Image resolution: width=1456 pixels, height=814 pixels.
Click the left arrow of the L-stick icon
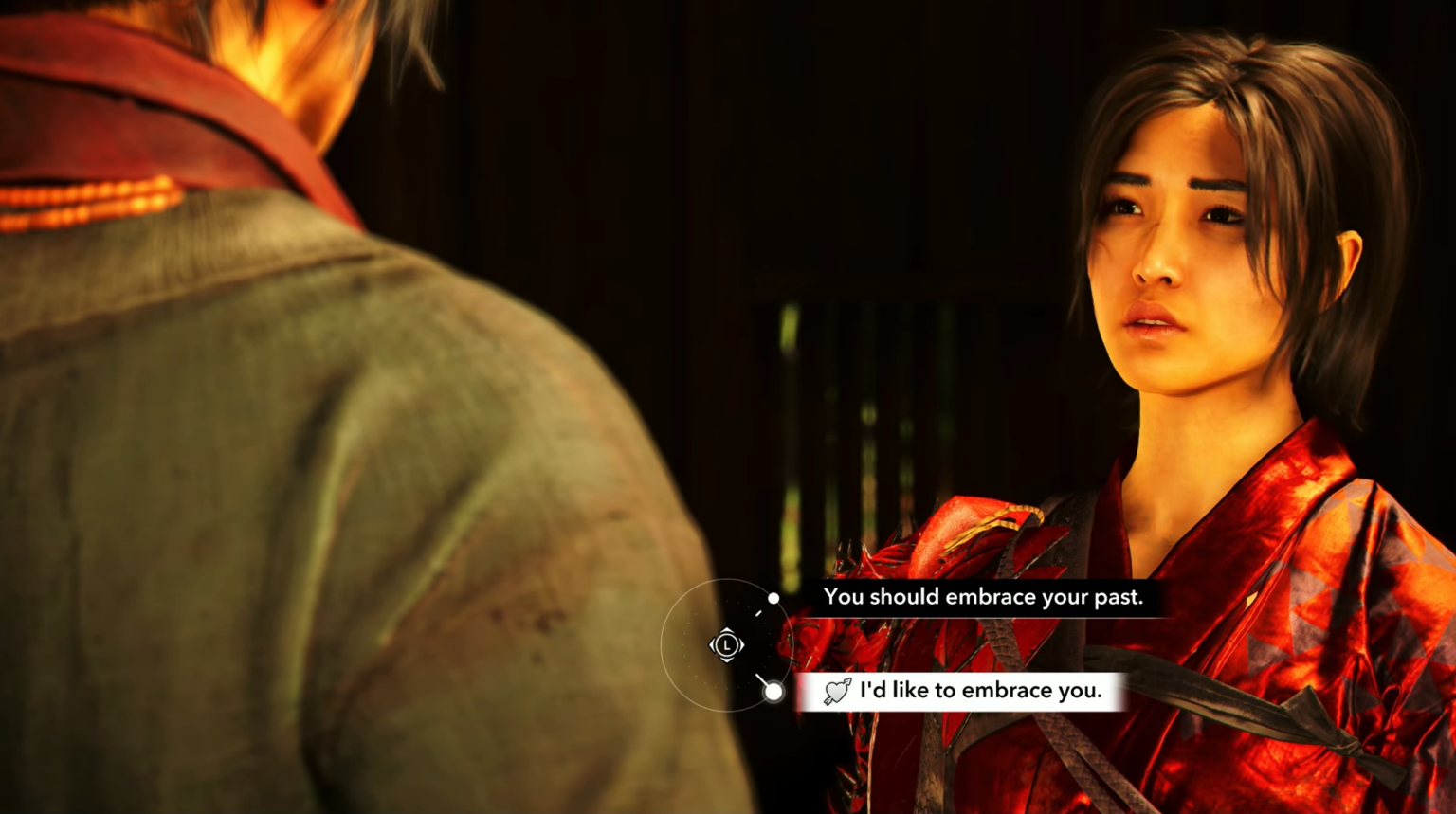[711, 645]
